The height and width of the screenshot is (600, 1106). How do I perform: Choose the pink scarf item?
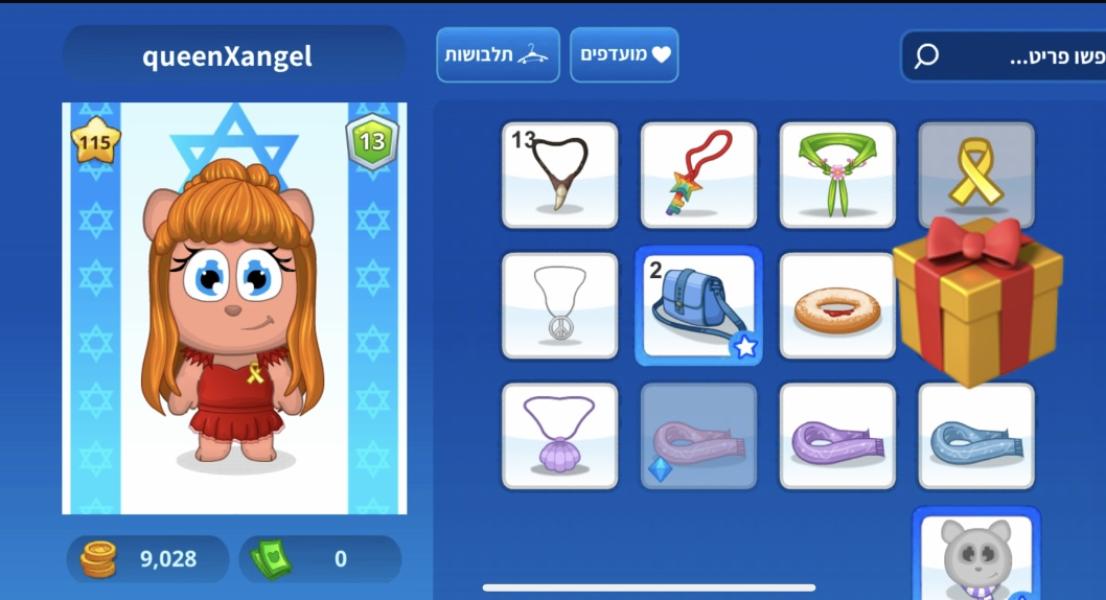tap(698, 436)
